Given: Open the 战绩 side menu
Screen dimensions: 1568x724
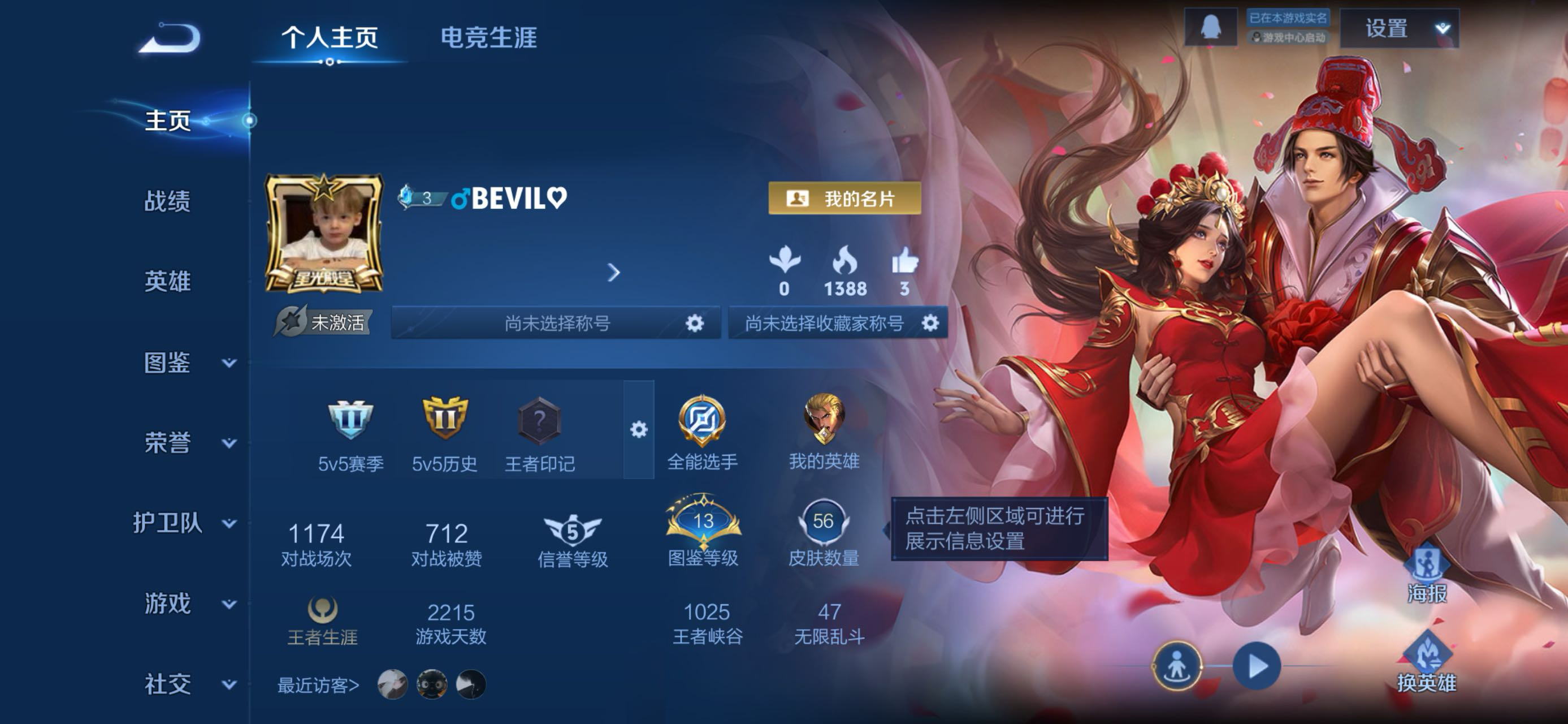Looking at the screenshot, I should coord(167,201).
